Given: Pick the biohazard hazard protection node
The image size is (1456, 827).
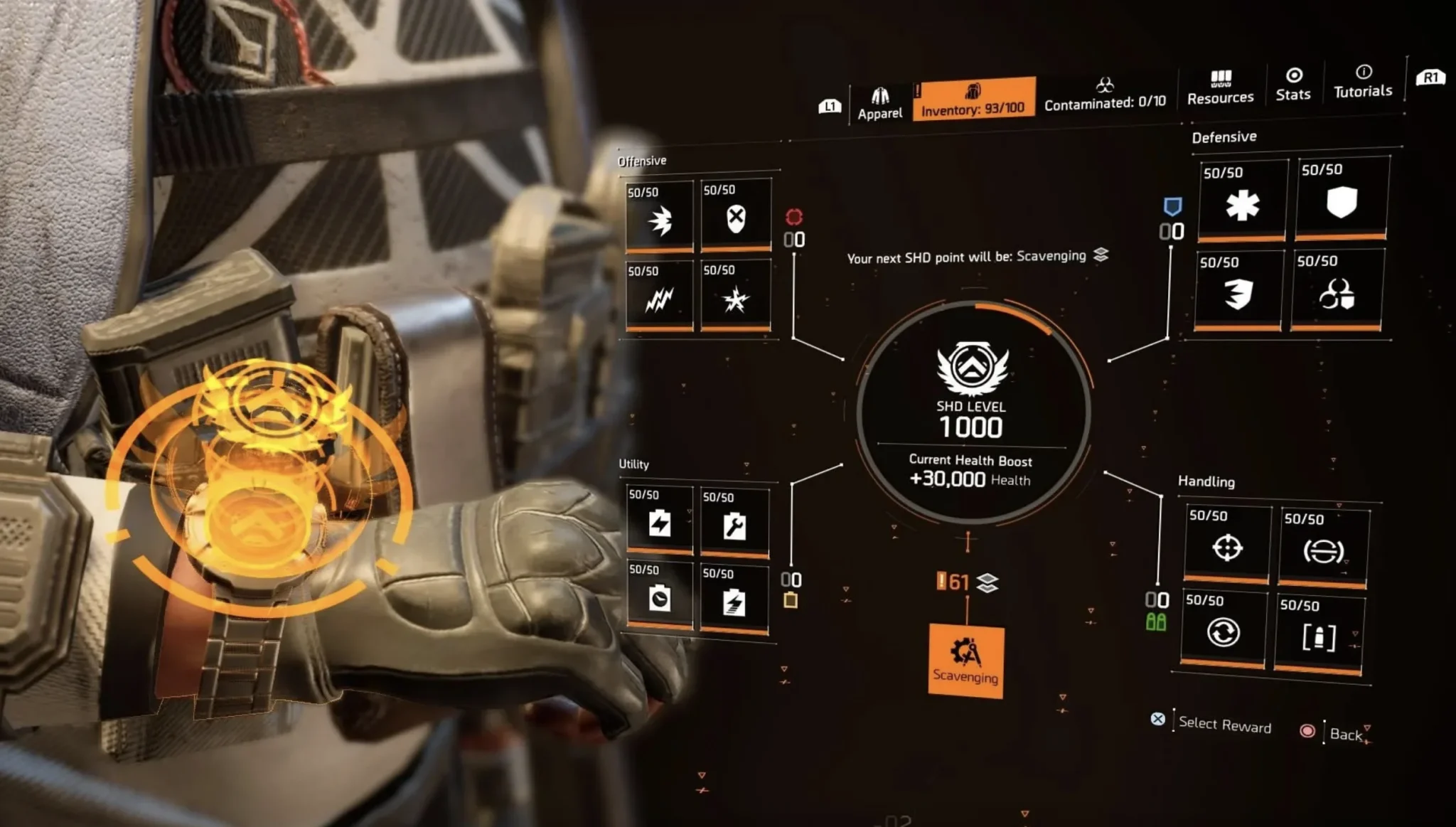Looking at the screenshot, I should pos(1337,292).
